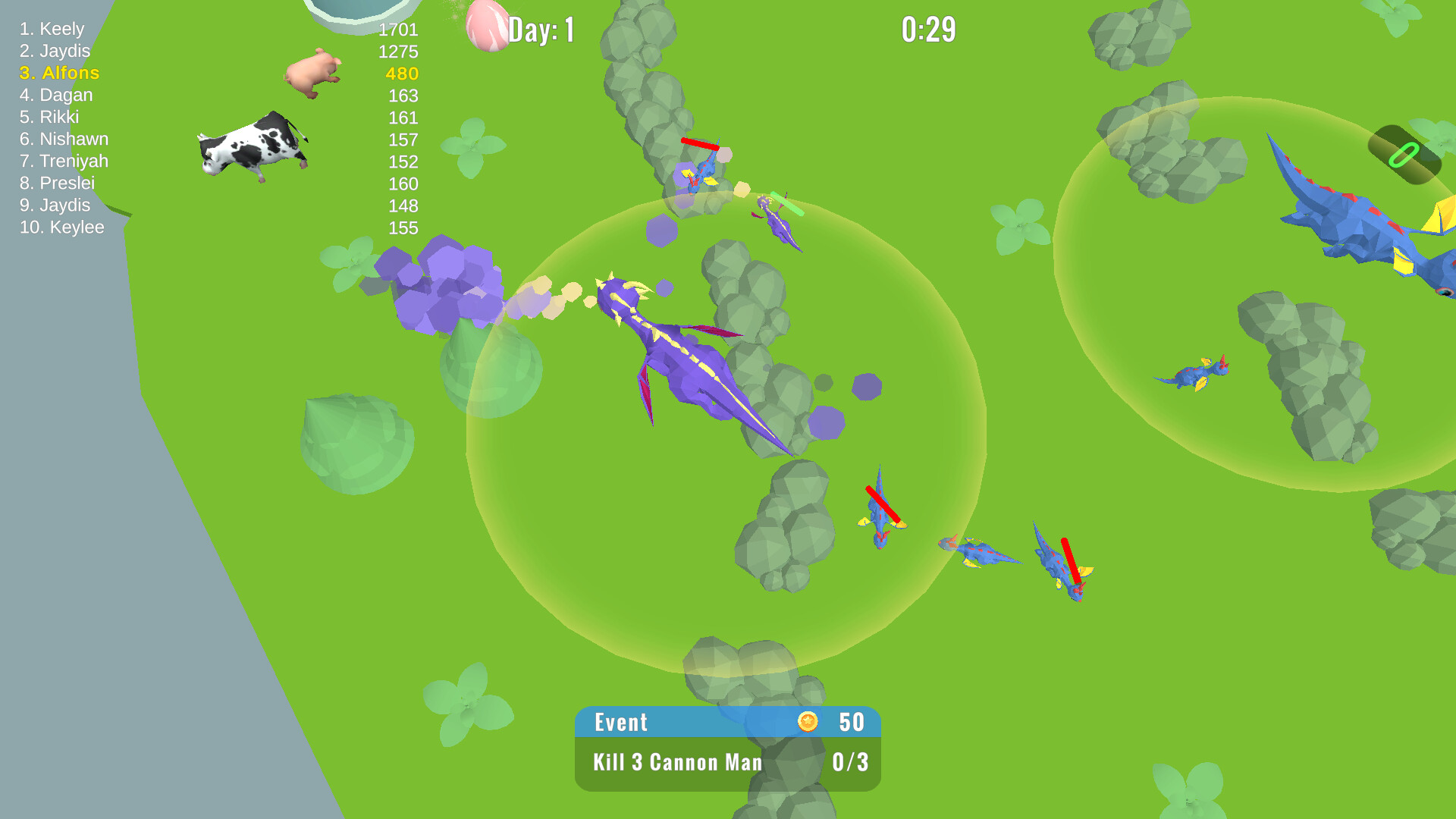Screen dimensions: 1456x819
Task: Click the Day: 1 label
Action: [540, 29]
